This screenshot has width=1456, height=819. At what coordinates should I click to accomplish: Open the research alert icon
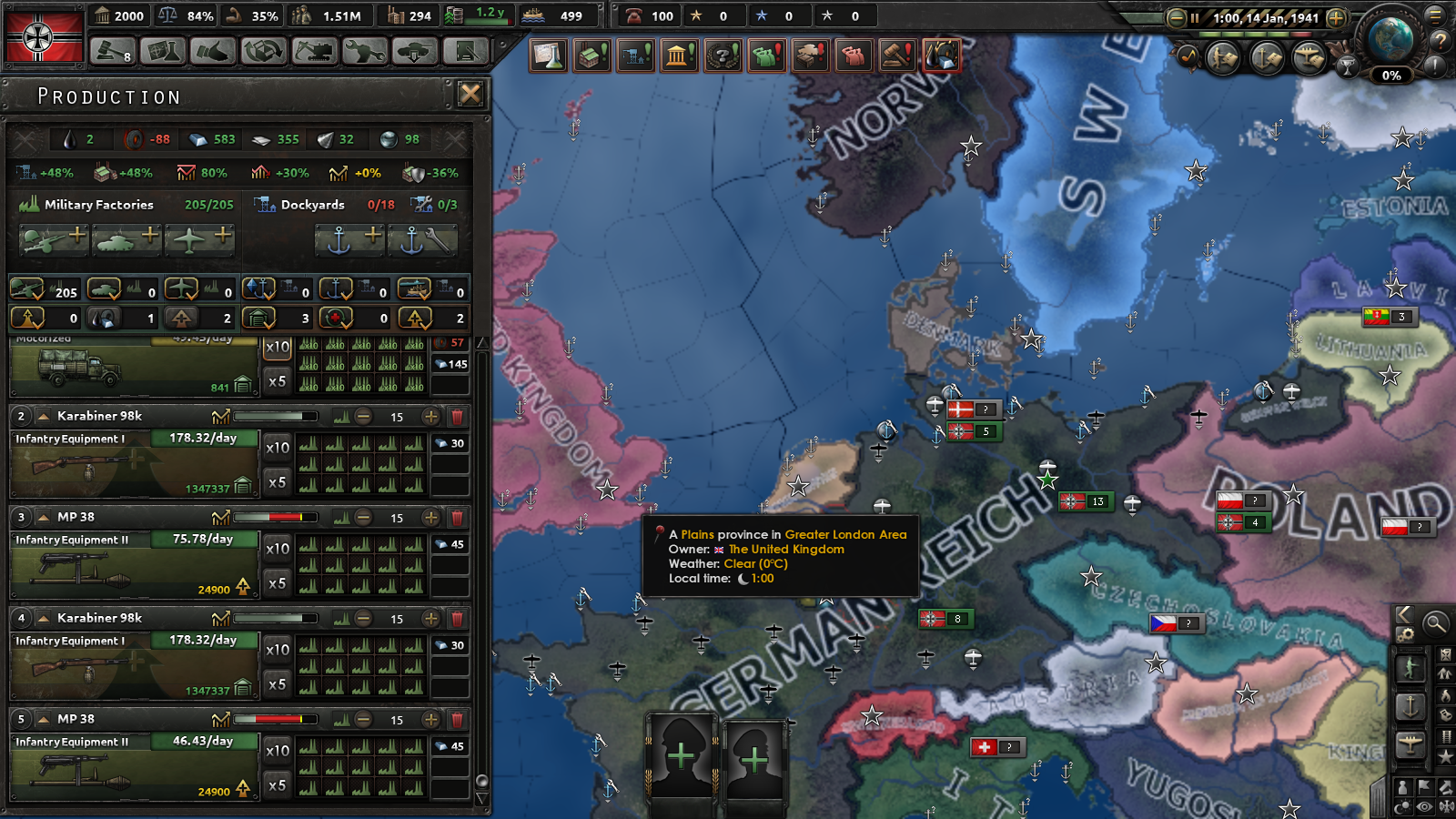[x=549, y=56]
